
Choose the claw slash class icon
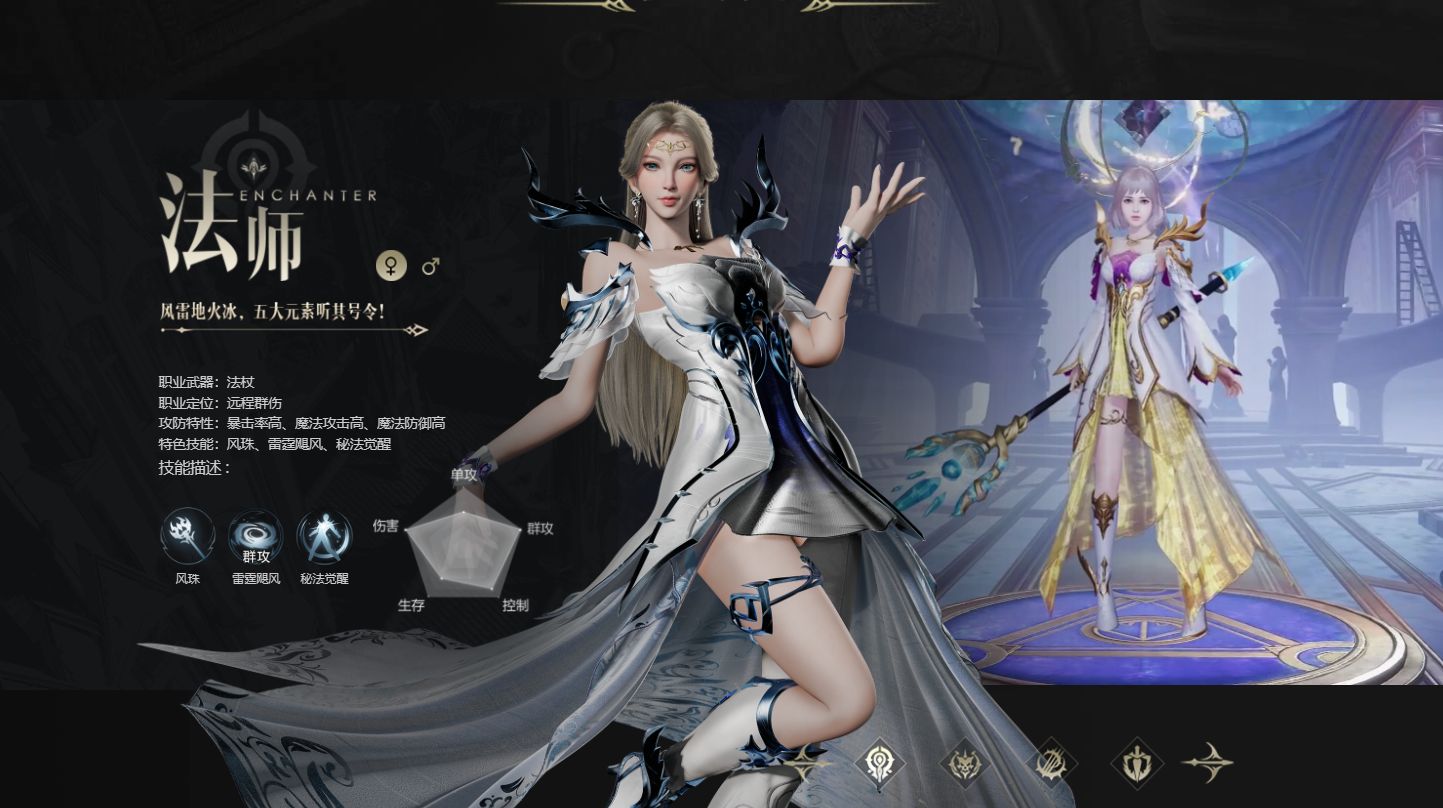1051,763
